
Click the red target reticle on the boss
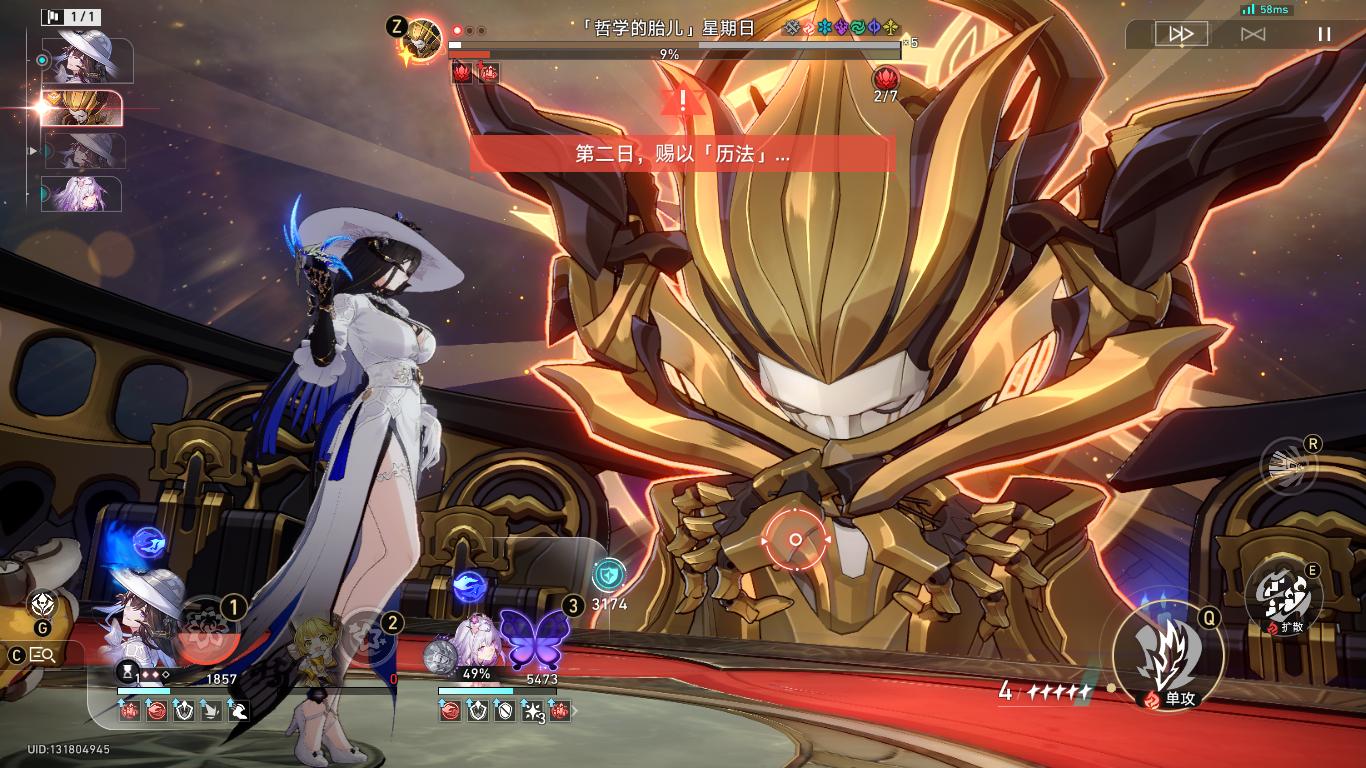[795, 540]
